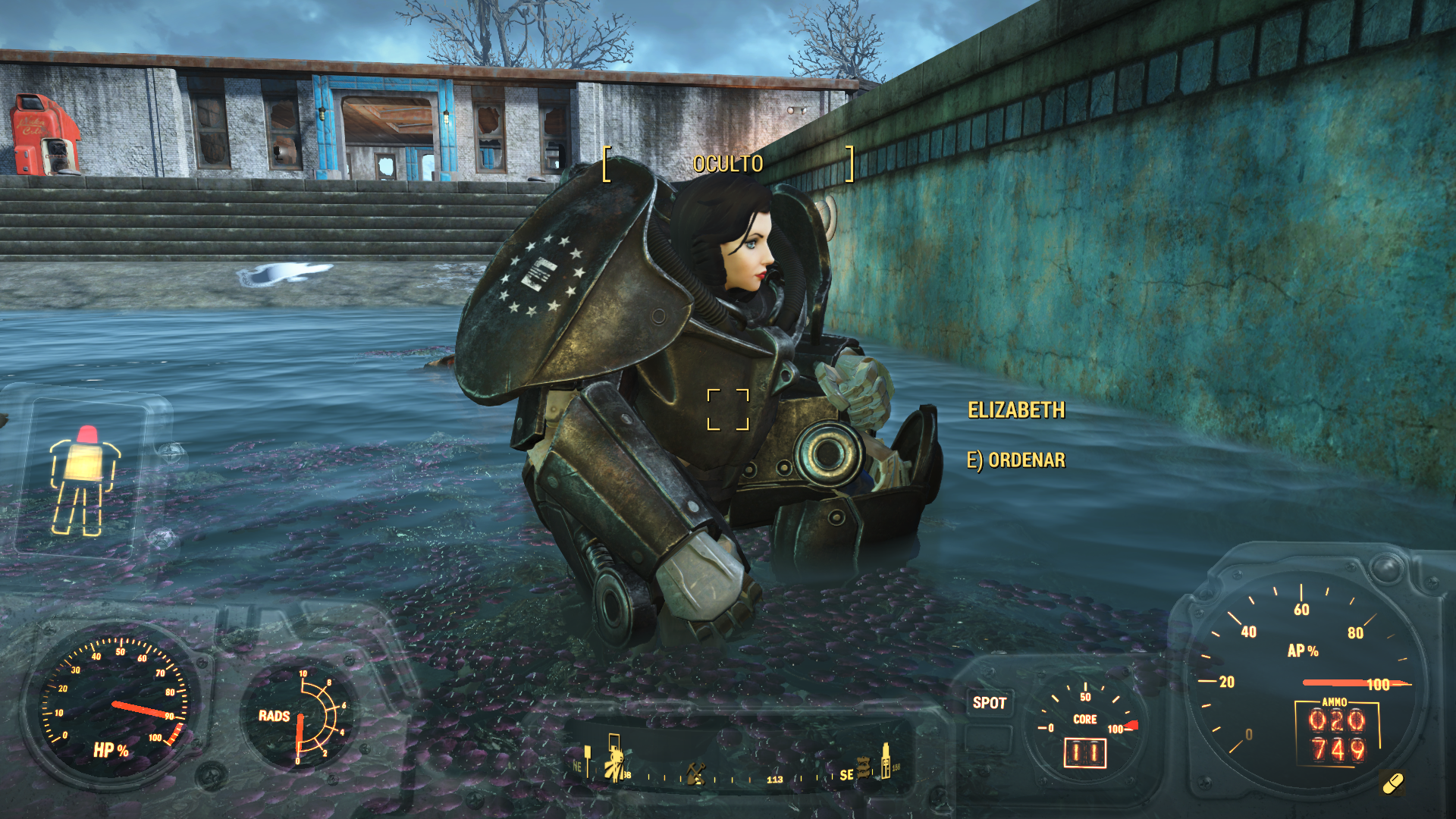The width and height of the screenshot is (1456, 819).
Task: Select the crossed pickaxe and shovel compass marker
Action: 695,773
